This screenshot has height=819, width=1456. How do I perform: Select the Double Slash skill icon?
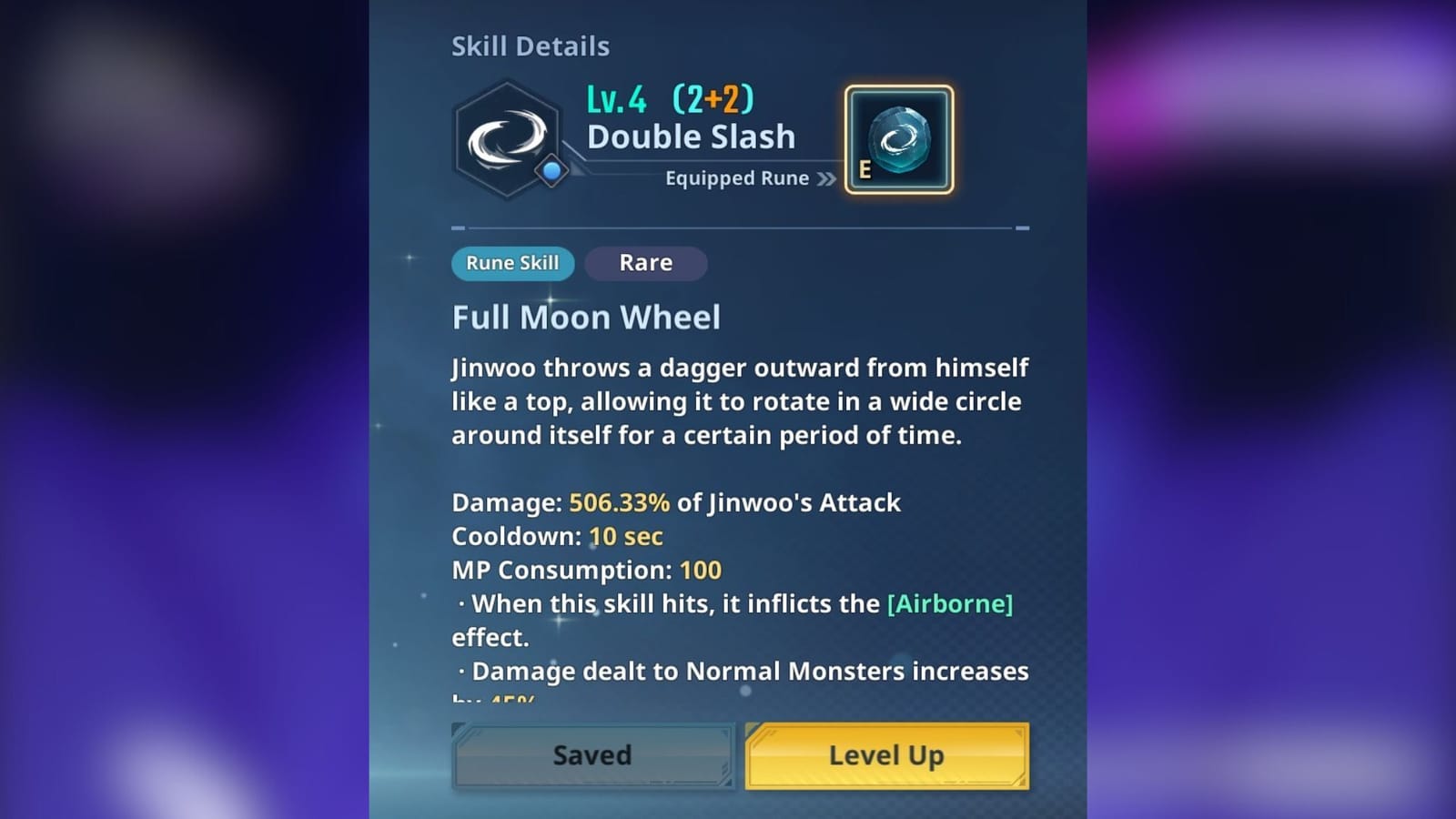coord(507,138)
